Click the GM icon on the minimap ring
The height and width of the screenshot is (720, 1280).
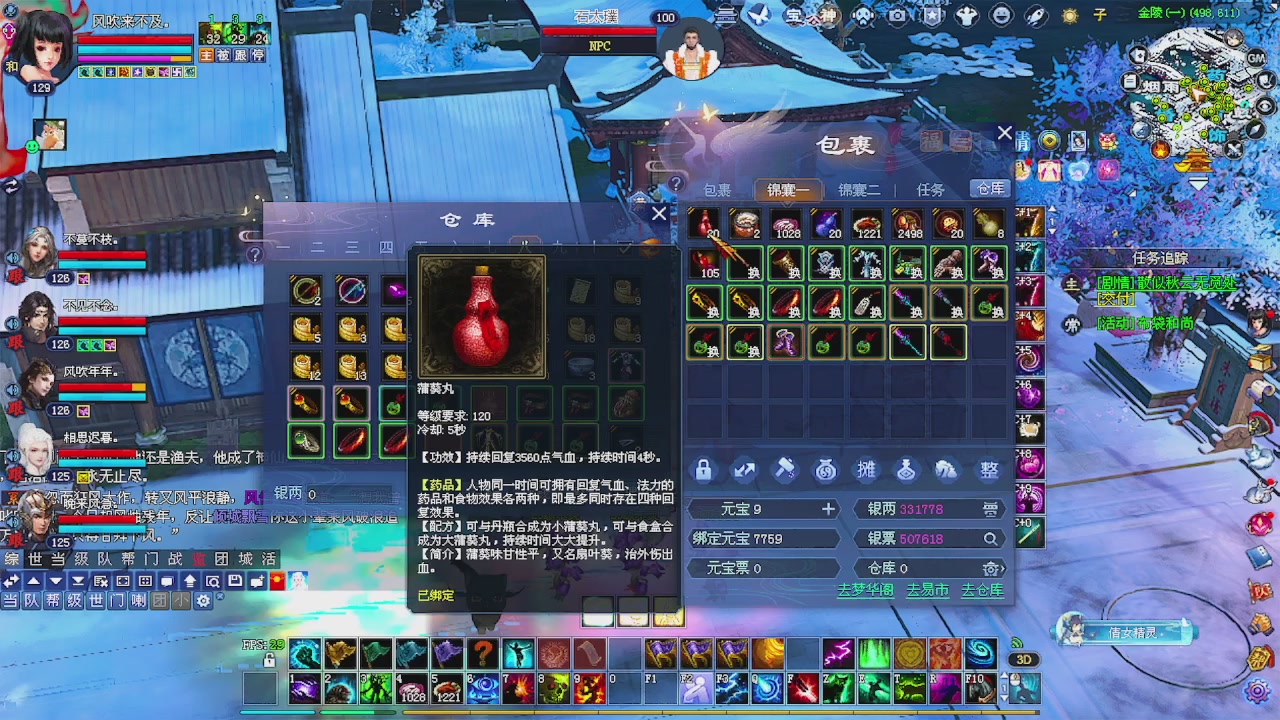[x=1255, y=58]
